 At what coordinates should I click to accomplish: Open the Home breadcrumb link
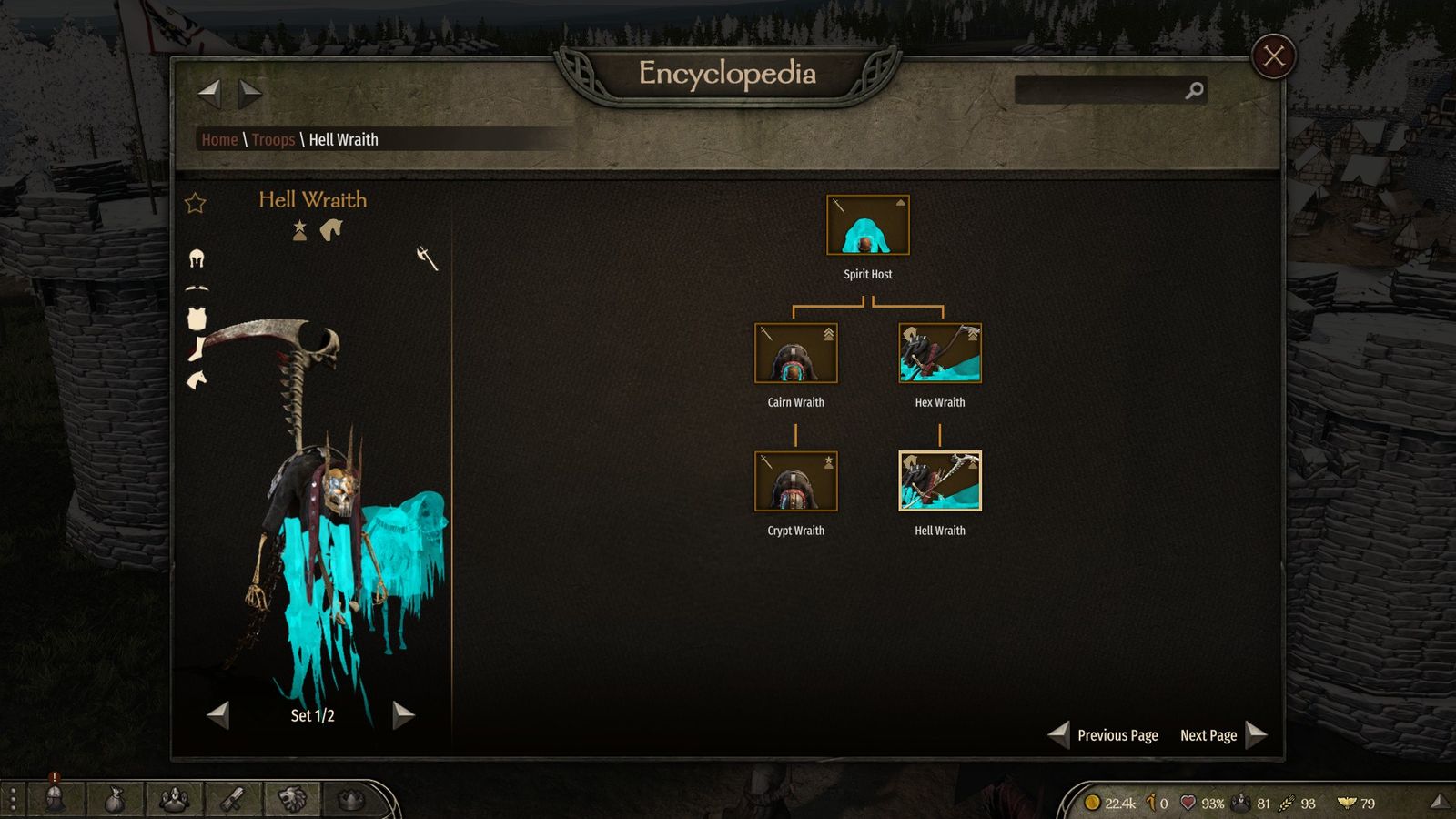coord(219,139)
